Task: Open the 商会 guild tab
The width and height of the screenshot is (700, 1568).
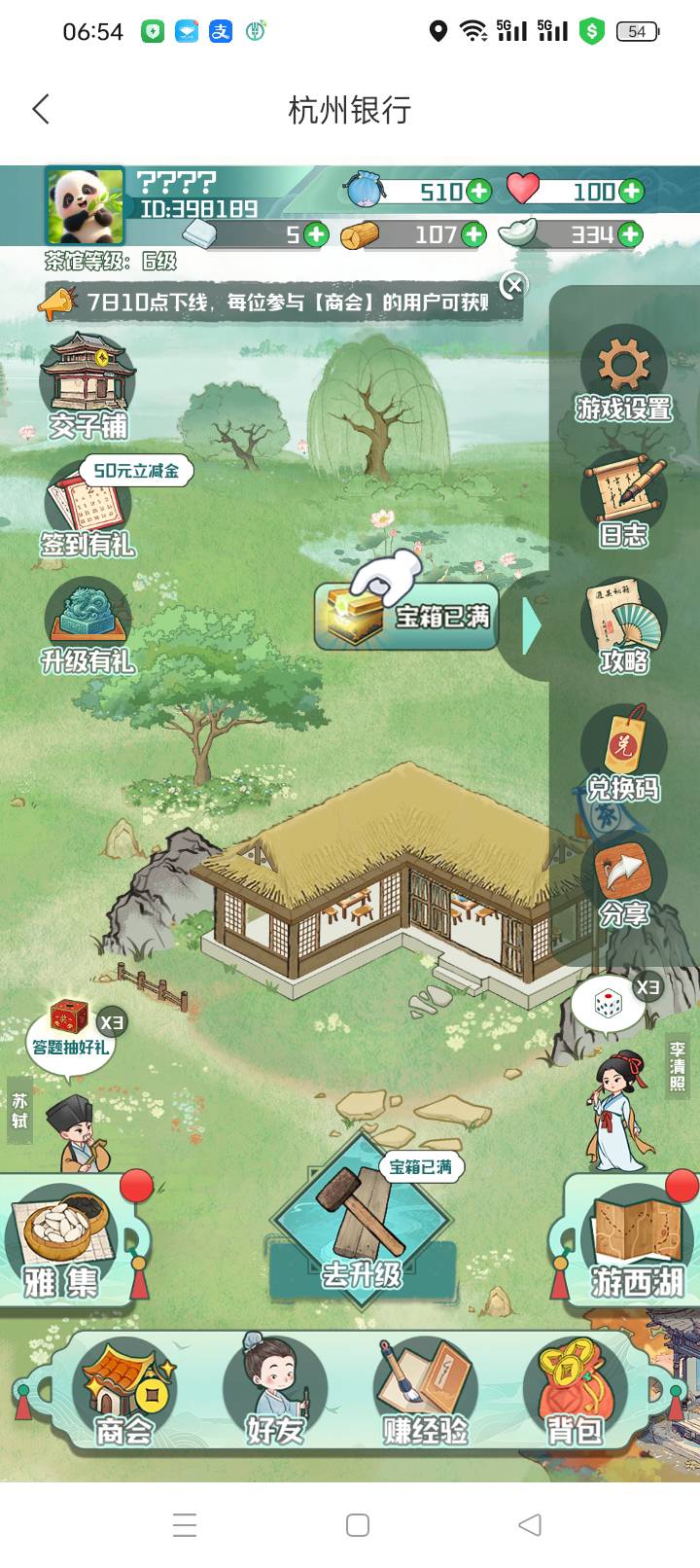Action: 124,1392
